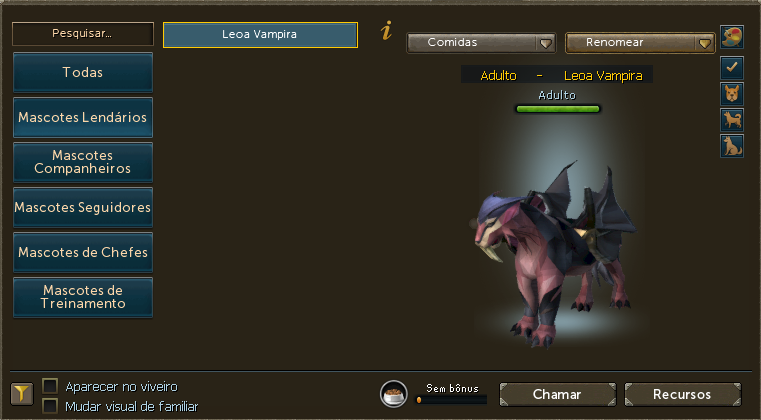Screen dimensions: 761x420
Task: Open the Mascotes Lendários category
Action: click(x=82, y=117)
